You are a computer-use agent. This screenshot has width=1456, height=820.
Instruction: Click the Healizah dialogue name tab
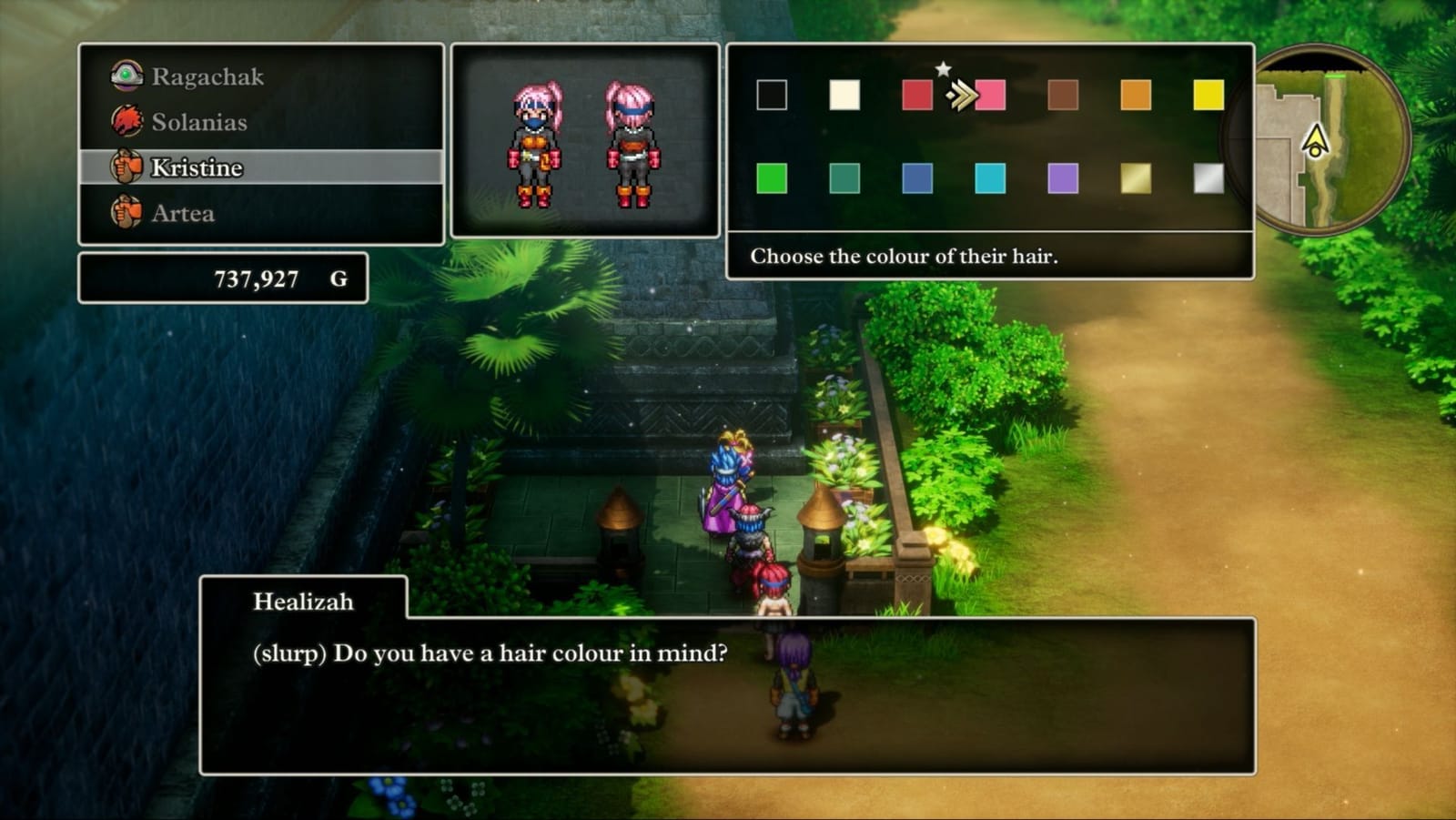coord(300,601)
